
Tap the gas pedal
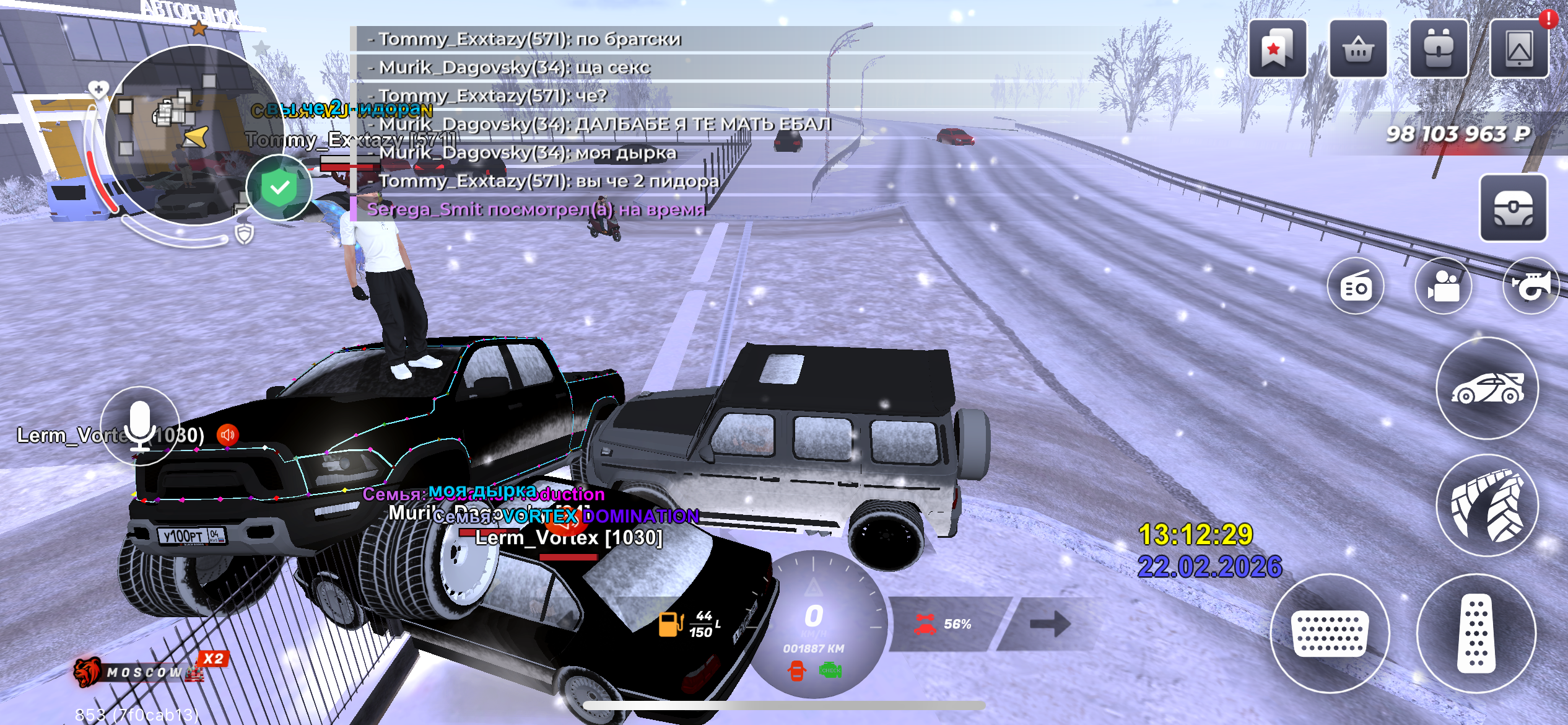point(1476,633)
